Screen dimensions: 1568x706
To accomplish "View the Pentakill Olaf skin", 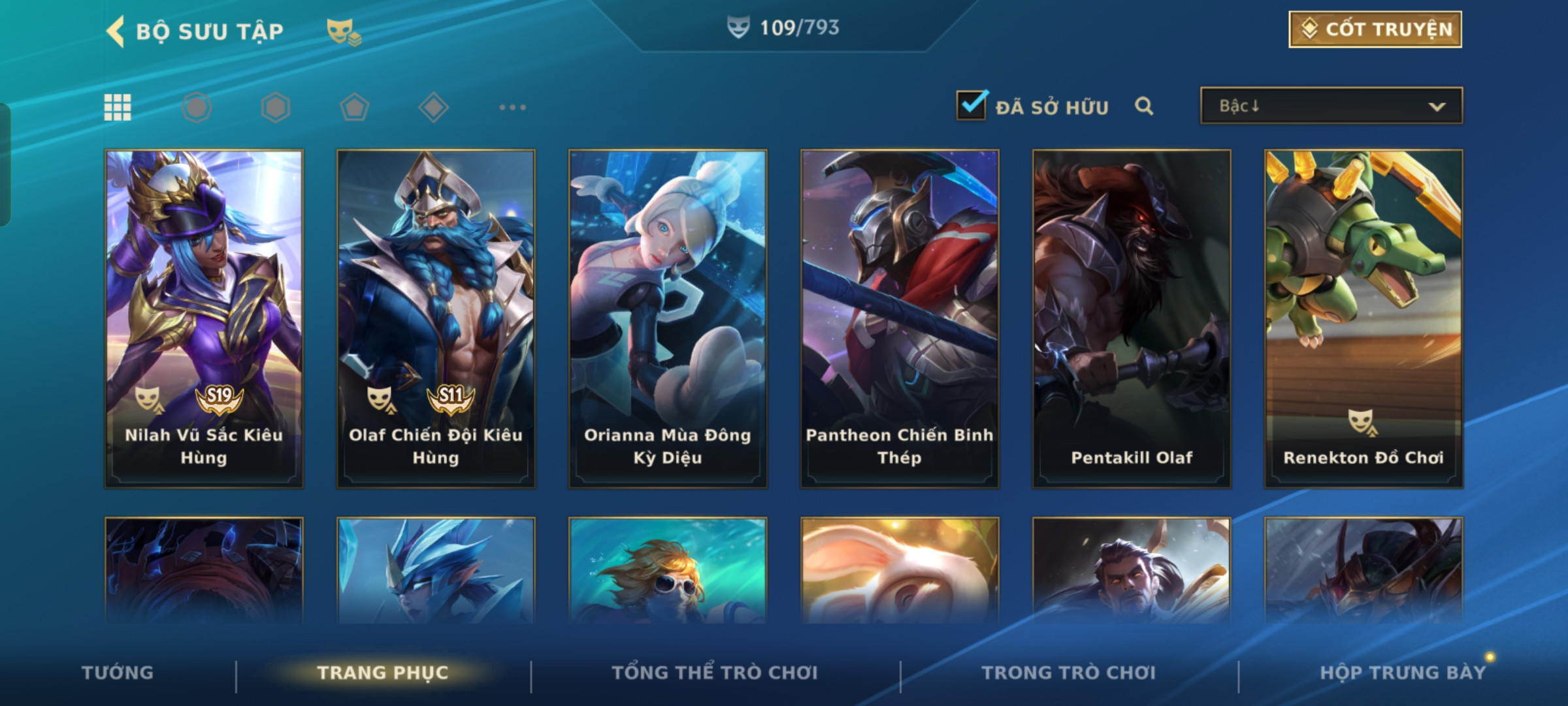I will pyautogui.click(x=1132, y=319).
